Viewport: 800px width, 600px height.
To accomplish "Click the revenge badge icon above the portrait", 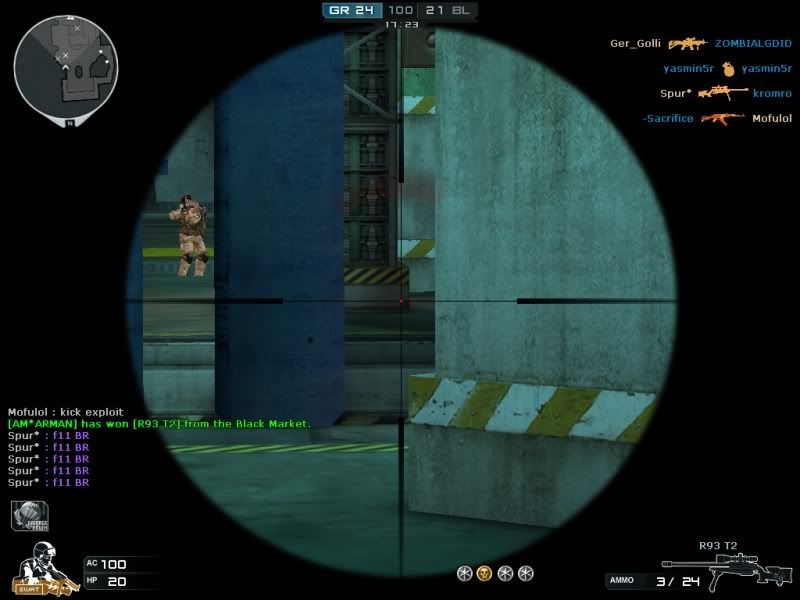I will point(30,516).
